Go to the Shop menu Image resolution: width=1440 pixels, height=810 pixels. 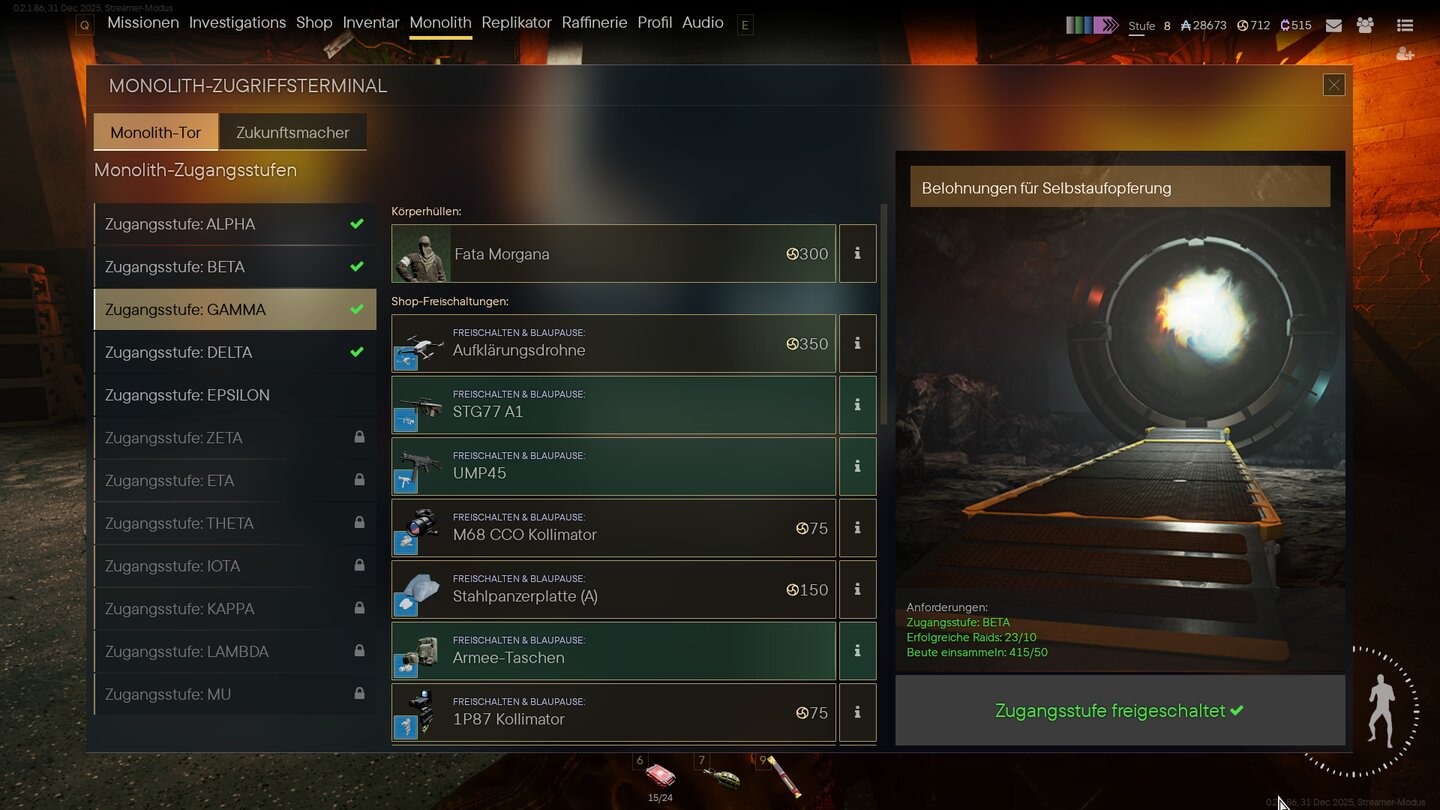(x=314, y=23)
